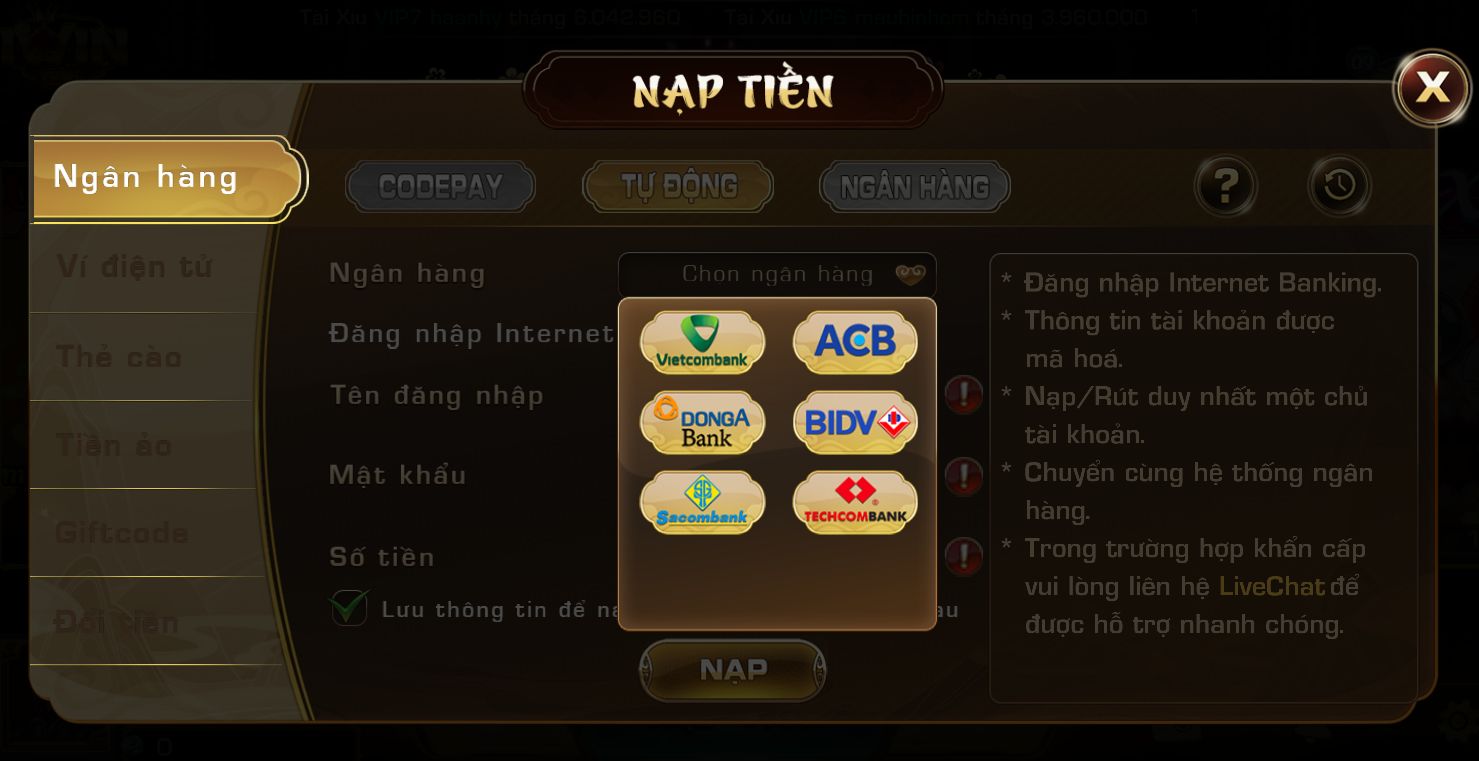Open the Chọn ngân hàng dropdown
The height and width of the screenshot is (761, 1479).
click(x=778, y=273)
